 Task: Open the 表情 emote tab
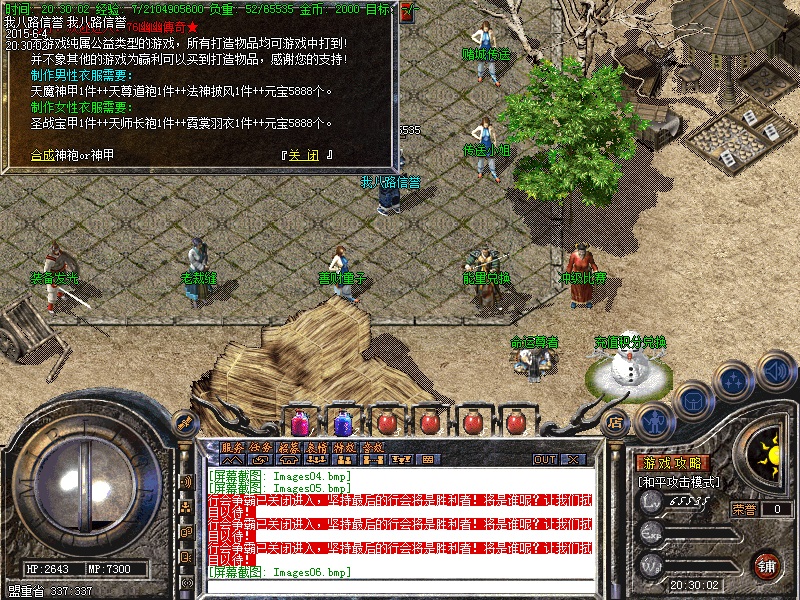317,447
